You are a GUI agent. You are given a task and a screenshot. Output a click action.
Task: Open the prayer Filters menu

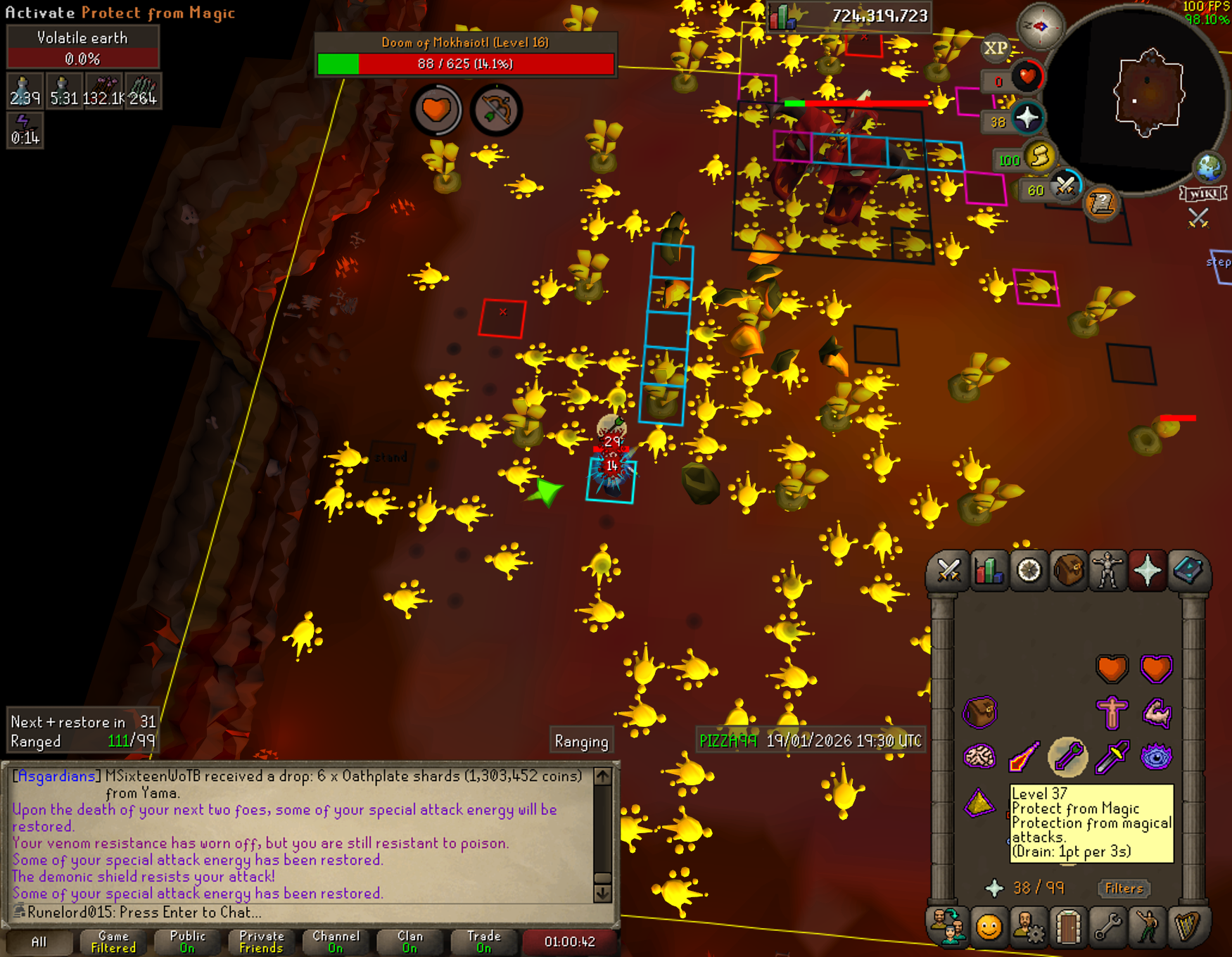1124,888
